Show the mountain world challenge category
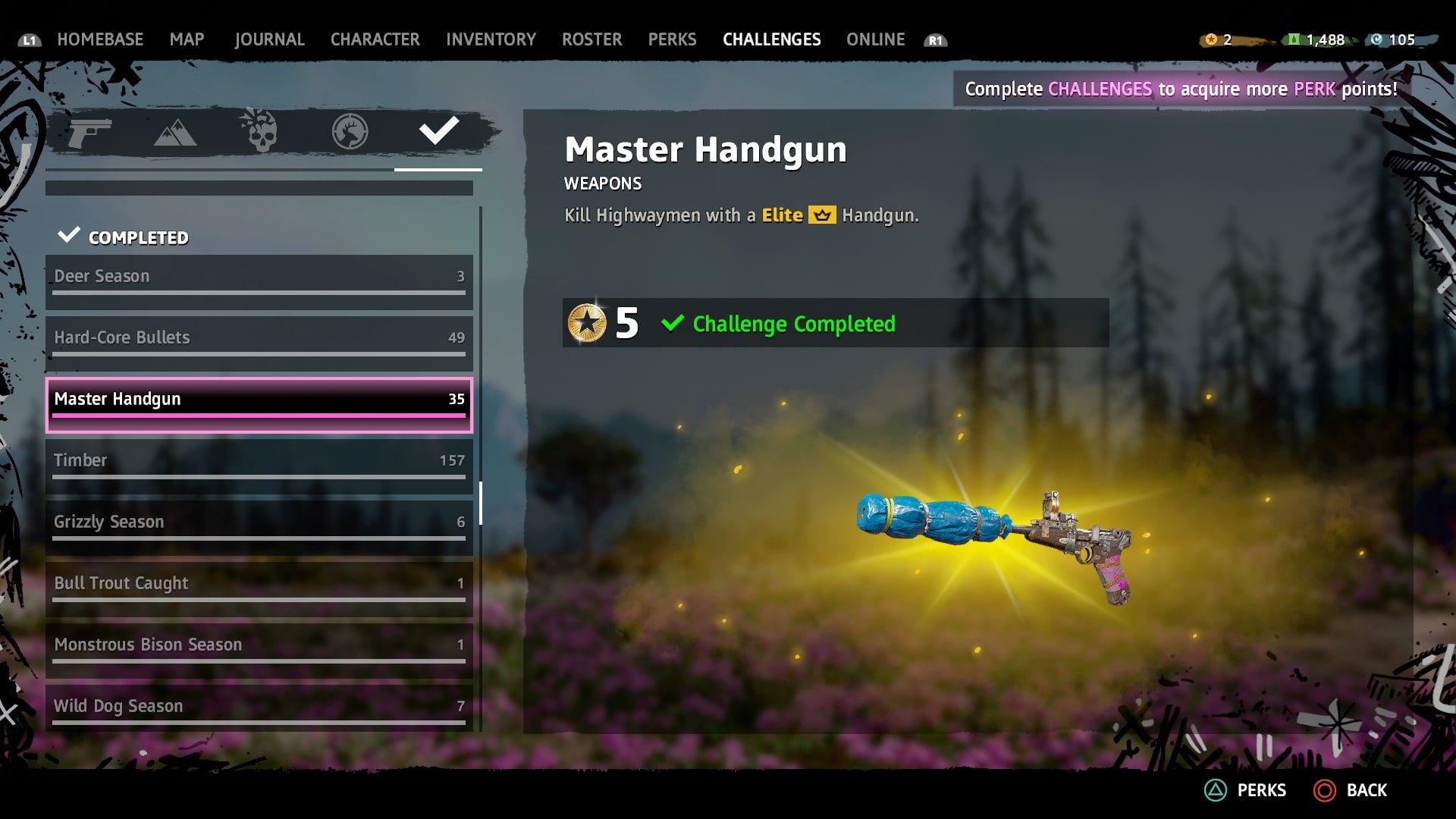This screenshot has width=1456, height=819. click(175, 133)
